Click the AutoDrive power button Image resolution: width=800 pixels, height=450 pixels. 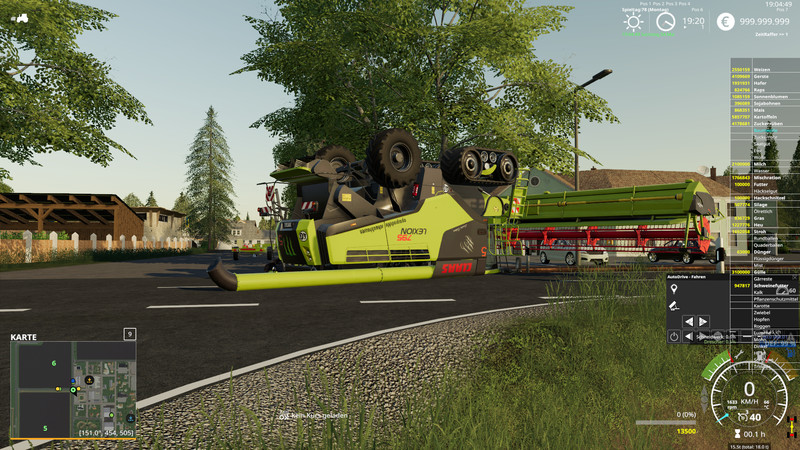[674, 337]
